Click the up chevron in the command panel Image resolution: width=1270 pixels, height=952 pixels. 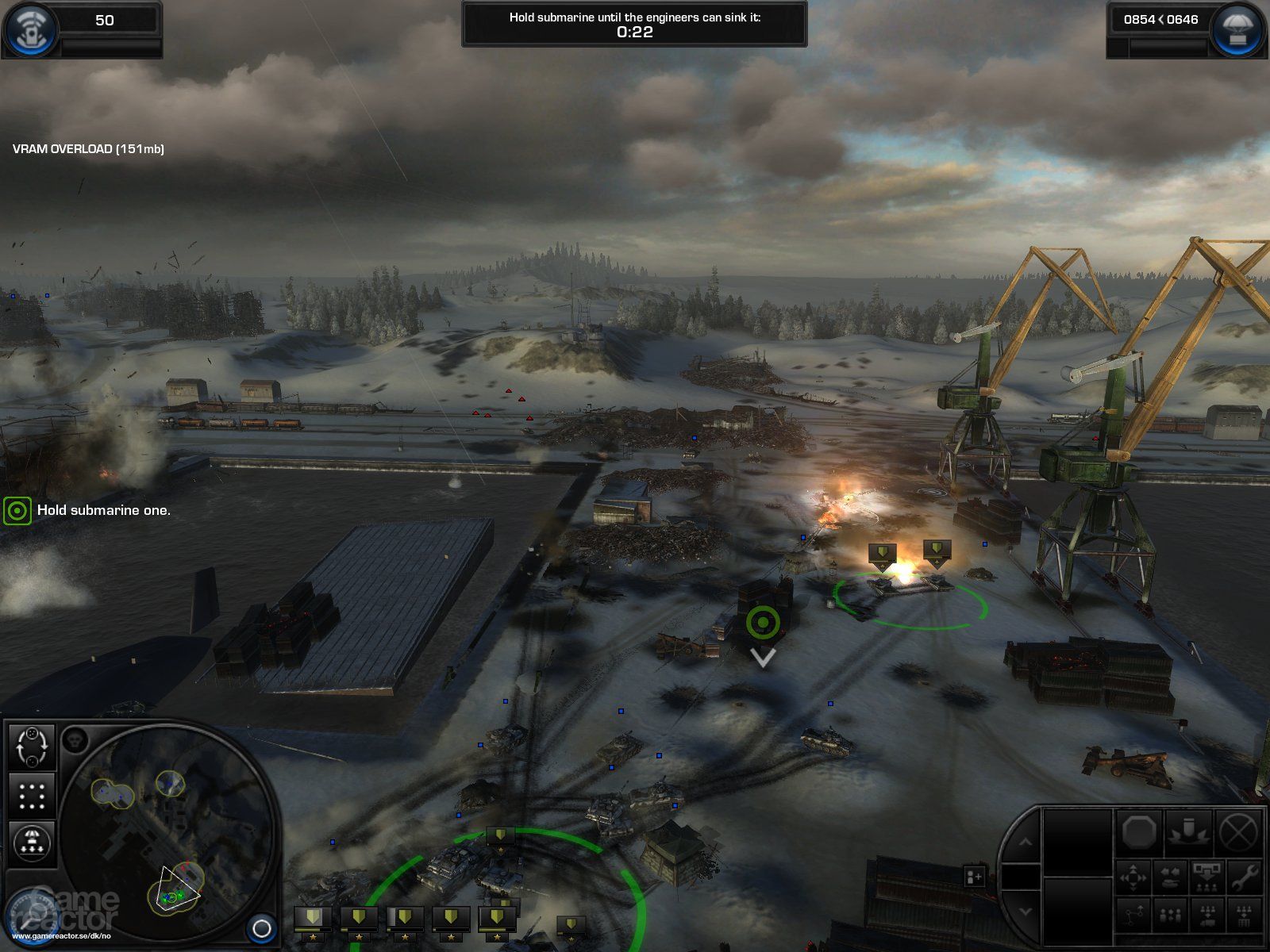tap(1024, 842)
